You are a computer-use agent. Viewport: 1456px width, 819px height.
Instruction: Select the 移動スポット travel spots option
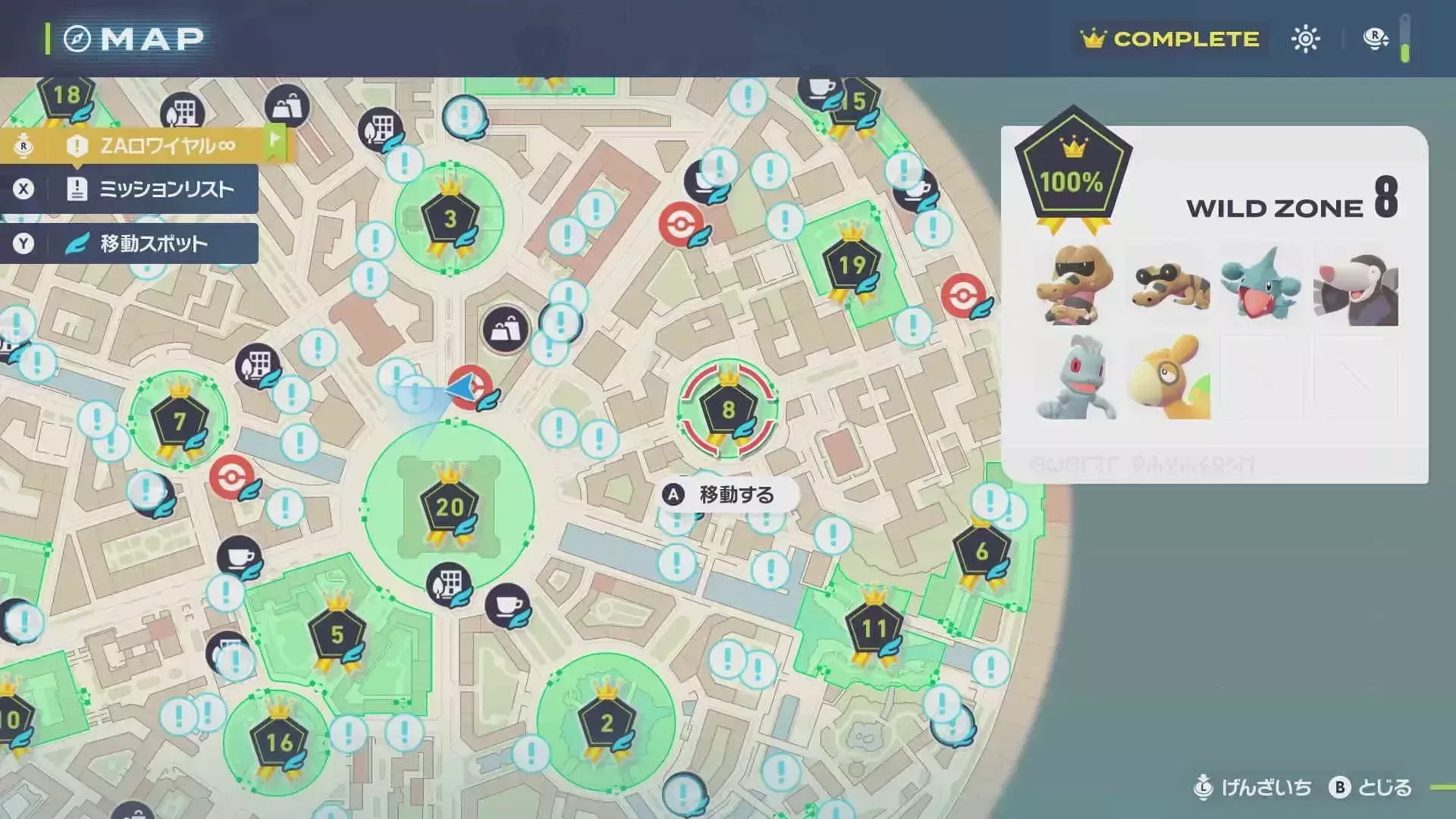coord(136,243)
